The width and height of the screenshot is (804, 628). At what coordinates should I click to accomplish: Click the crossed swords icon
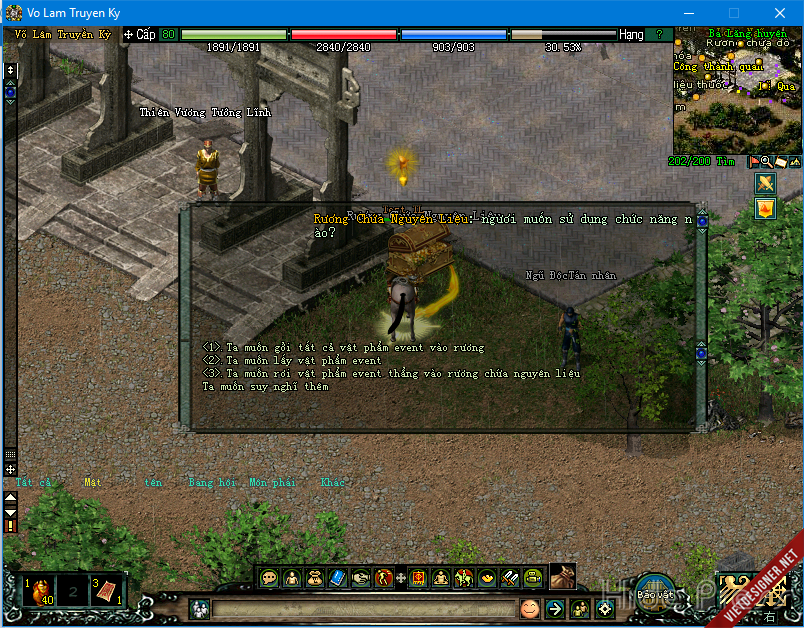coord(765,184)
